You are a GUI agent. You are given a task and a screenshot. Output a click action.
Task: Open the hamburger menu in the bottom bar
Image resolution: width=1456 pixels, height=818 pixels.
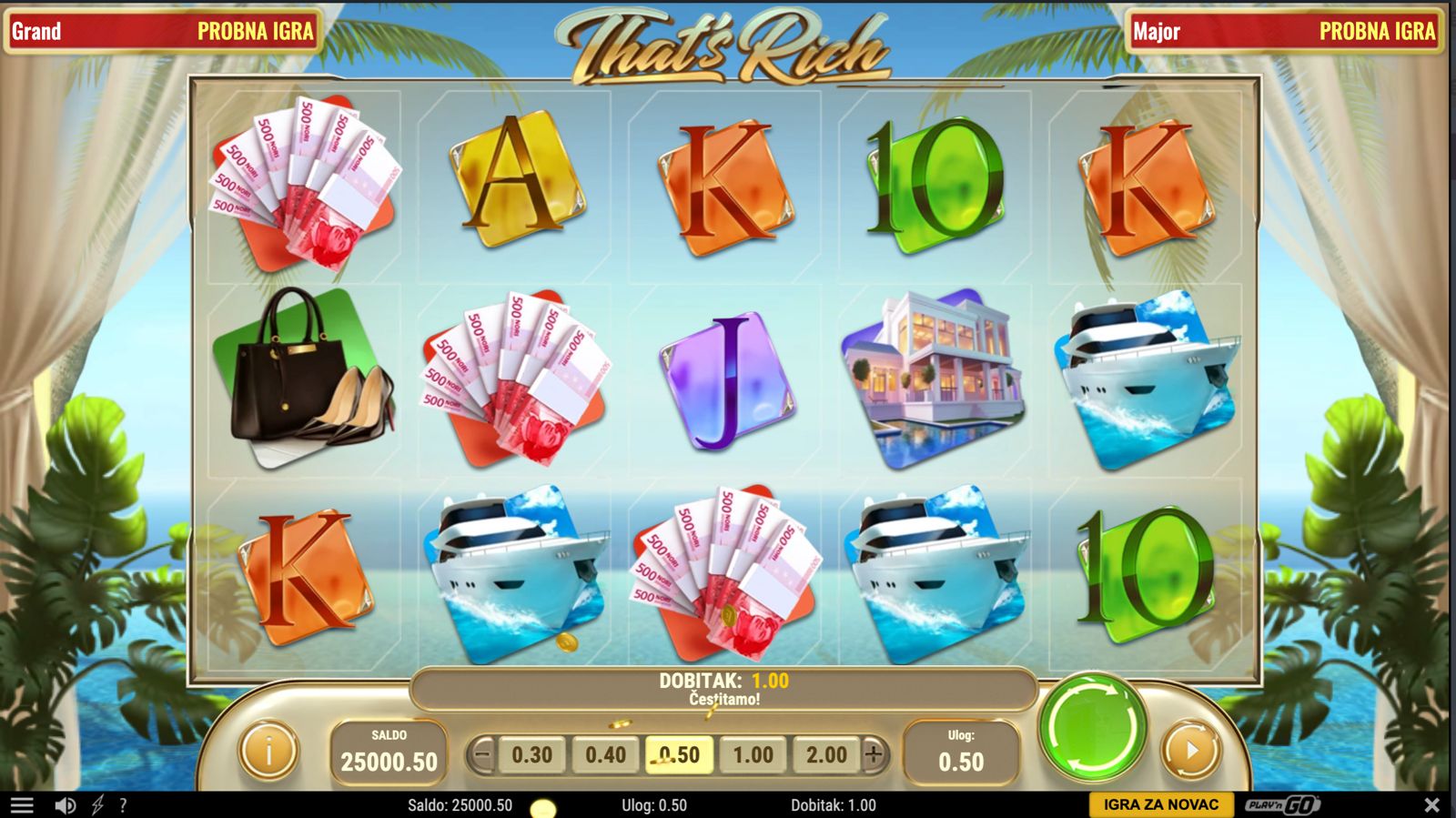coord(21,805)
